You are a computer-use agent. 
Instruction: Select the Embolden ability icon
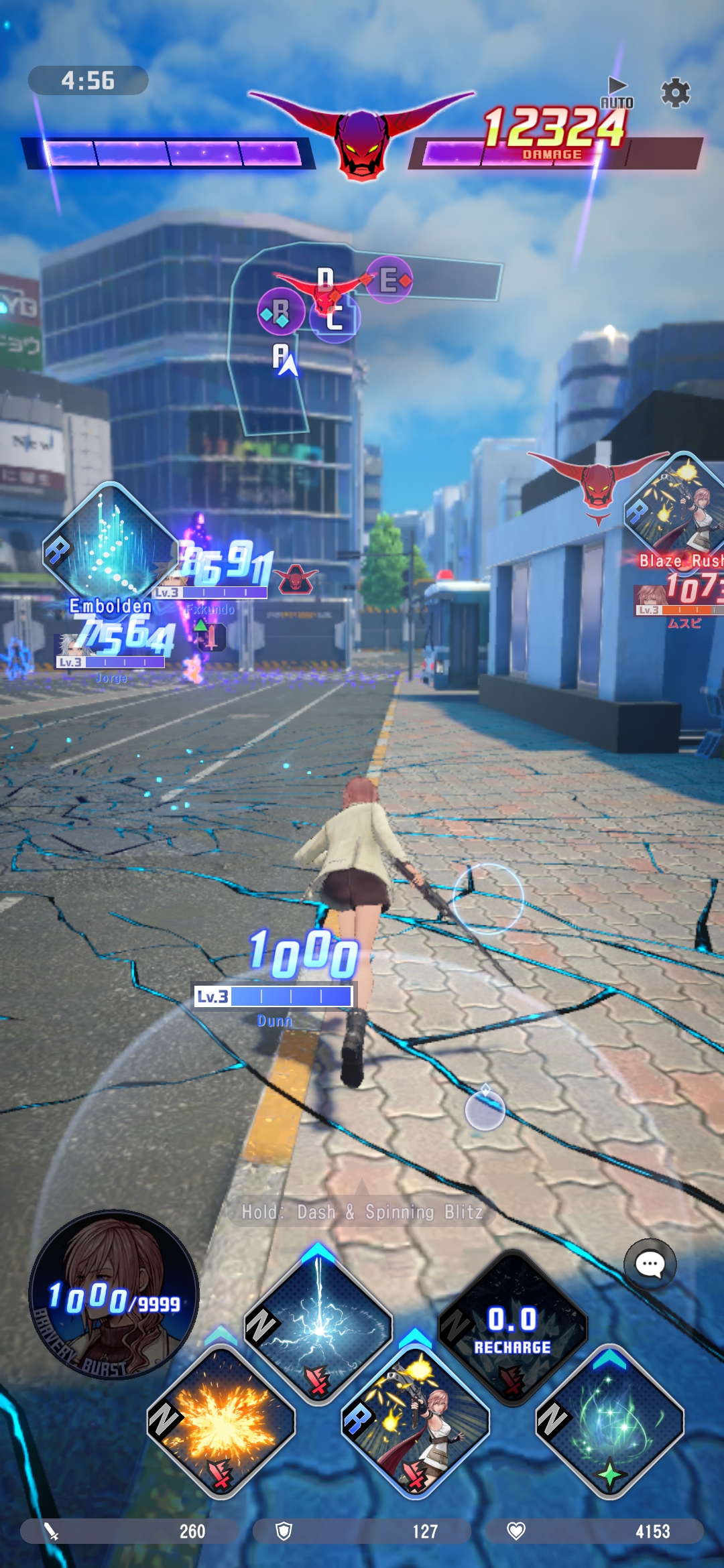[x=111, y=549]
